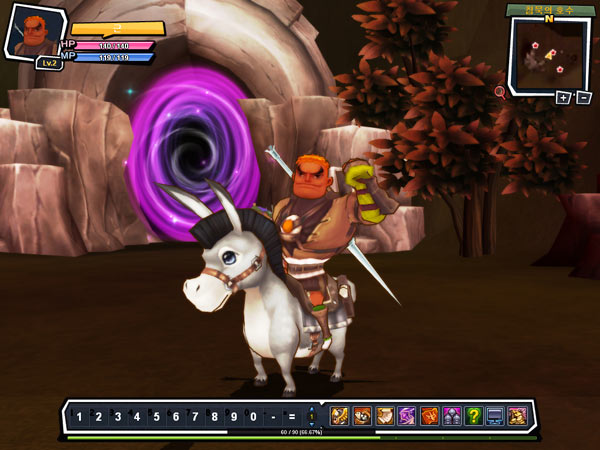
Task: Zoom in the minimap with plus button
Action: pyautogui.click(x=563, y=97)
